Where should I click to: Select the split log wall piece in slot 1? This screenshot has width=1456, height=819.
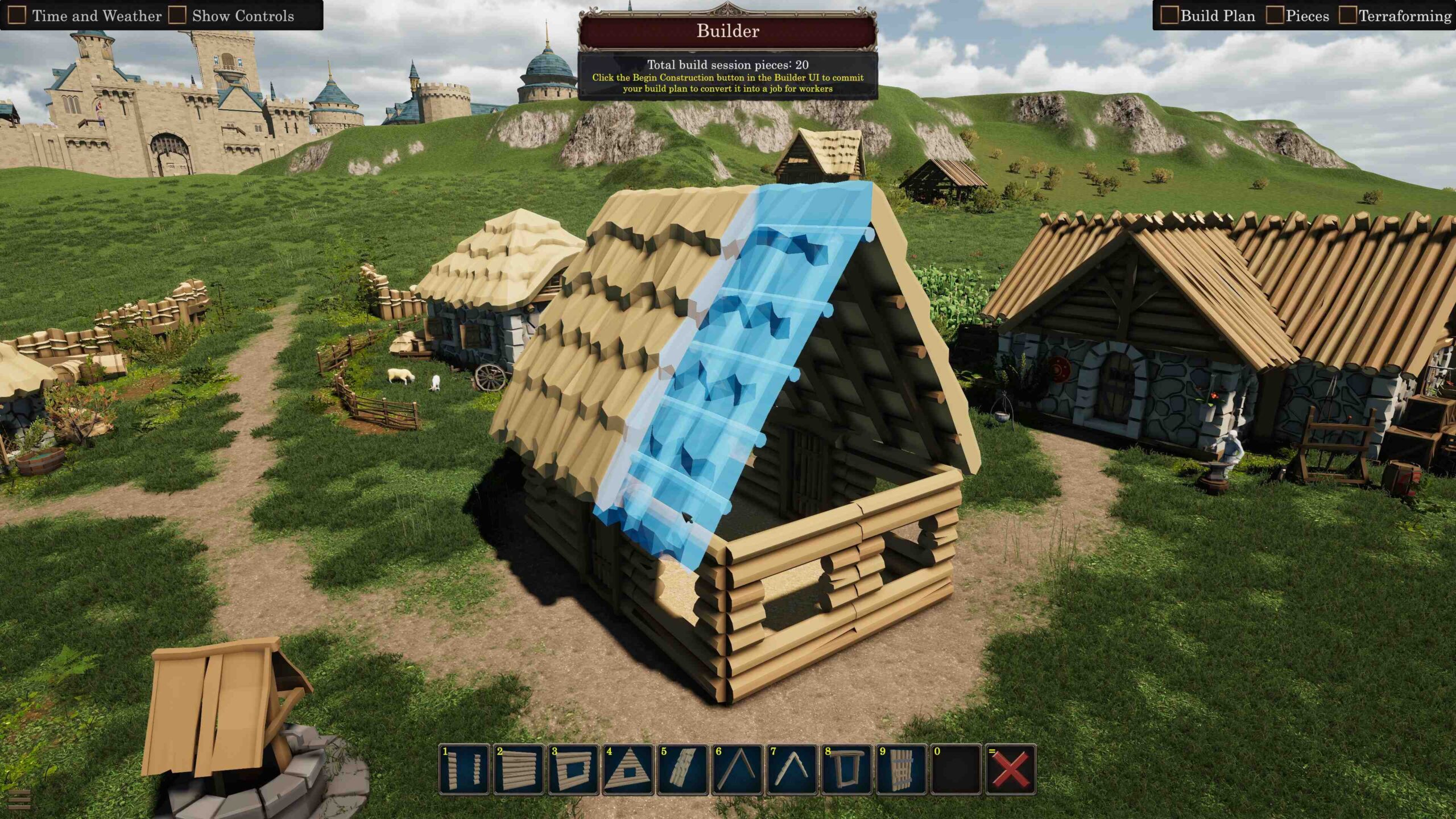[x=464, y=769]
